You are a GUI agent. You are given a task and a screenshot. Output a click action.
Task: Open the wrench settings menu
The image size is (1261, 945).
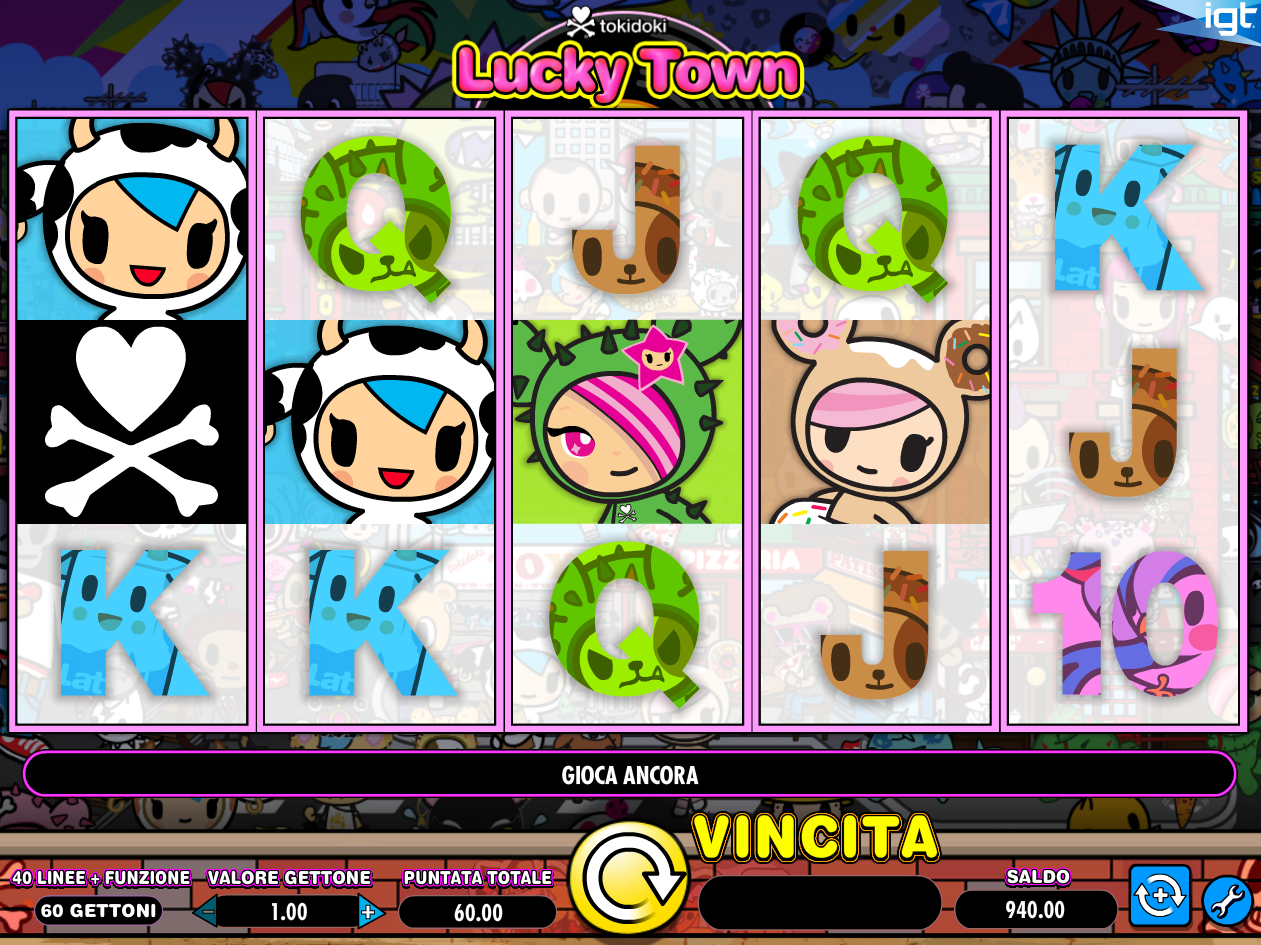pyautogui.click(x=1226, y=900)
